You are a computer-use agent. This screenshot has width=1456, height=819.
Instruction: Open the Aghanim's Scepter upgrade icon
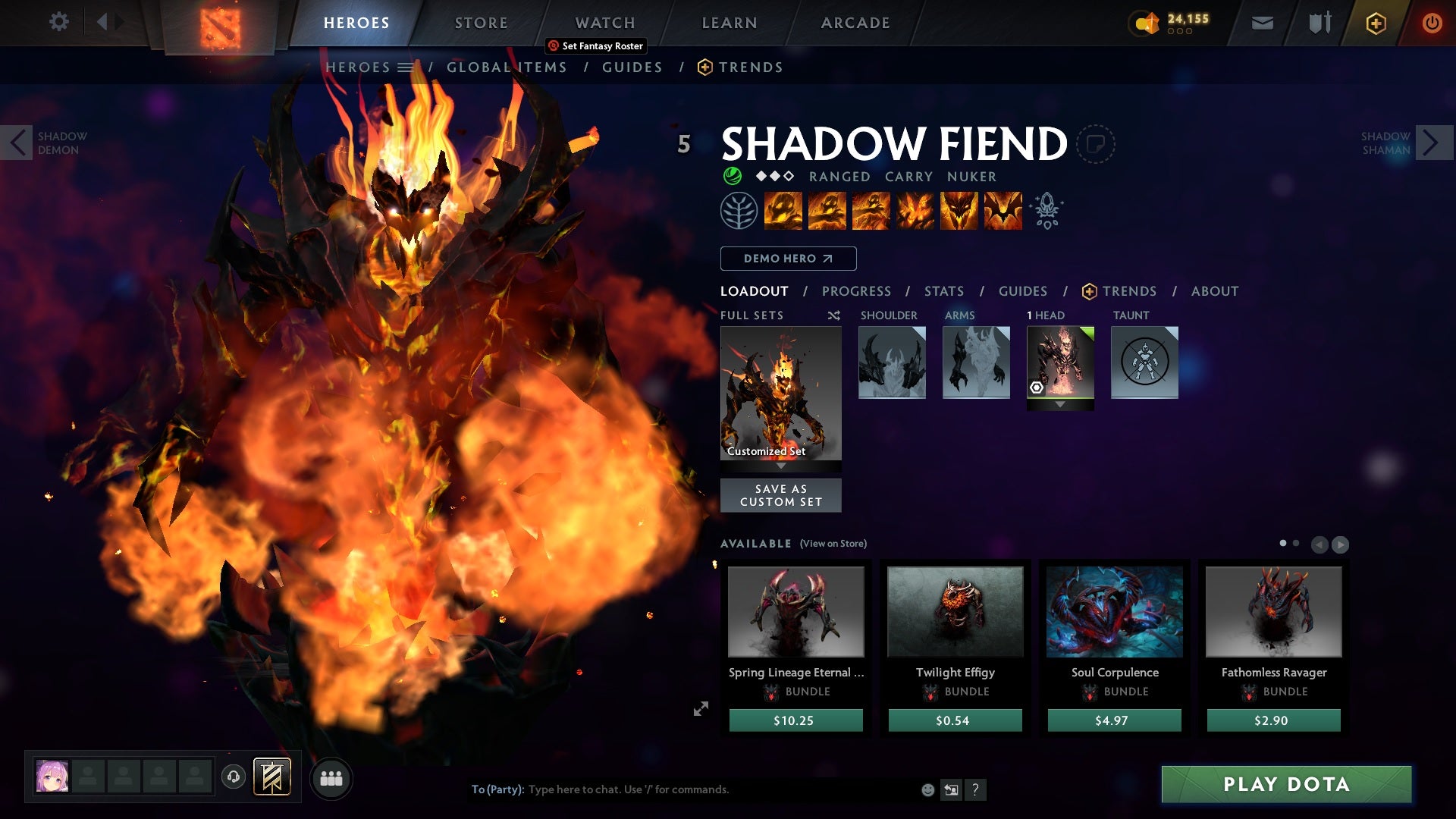1046,211
